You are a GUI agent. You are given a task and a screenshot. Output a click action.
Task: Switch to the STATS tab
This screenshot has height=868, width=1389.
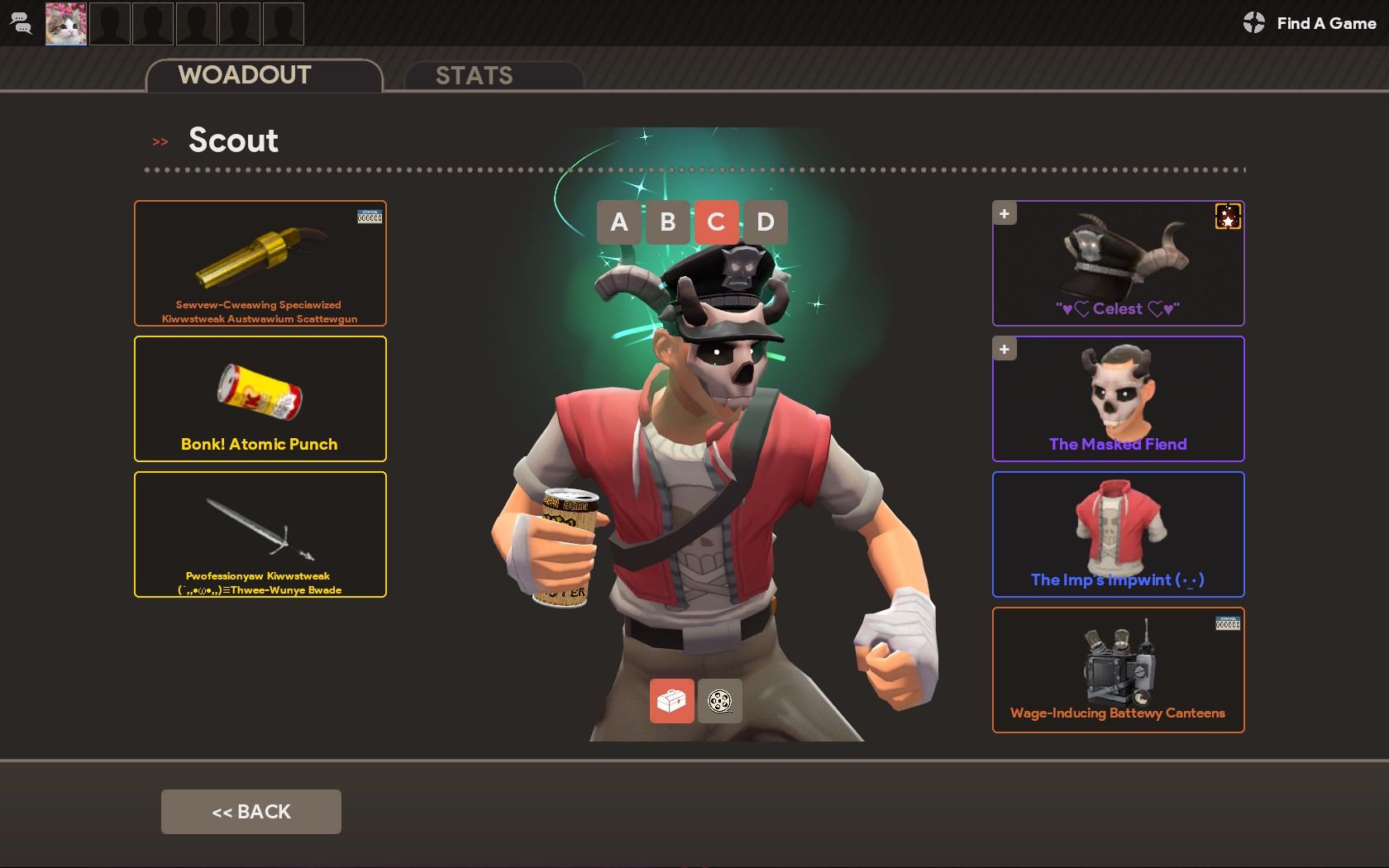pos(475,75)
